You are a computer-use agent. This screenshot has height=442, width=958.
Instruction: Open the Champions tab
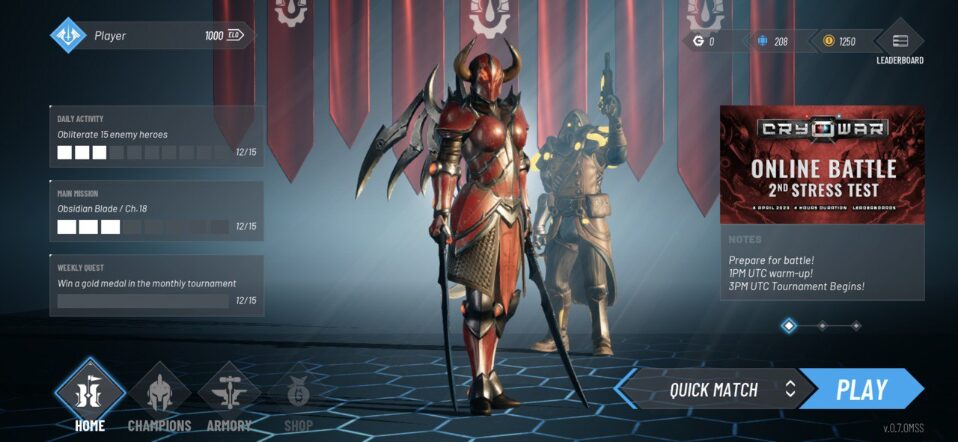point(159,397)
